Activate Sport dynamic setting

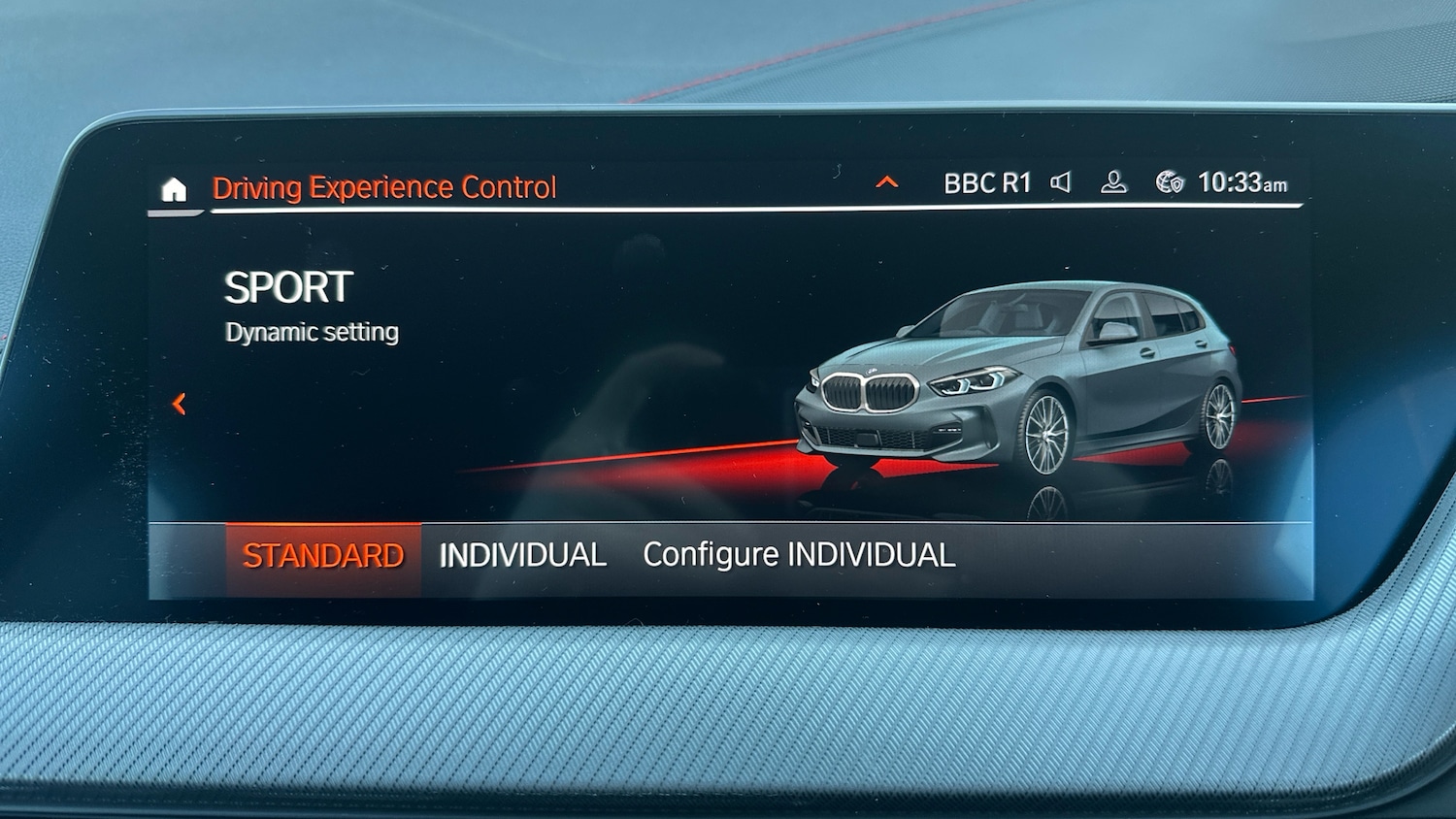311,331
